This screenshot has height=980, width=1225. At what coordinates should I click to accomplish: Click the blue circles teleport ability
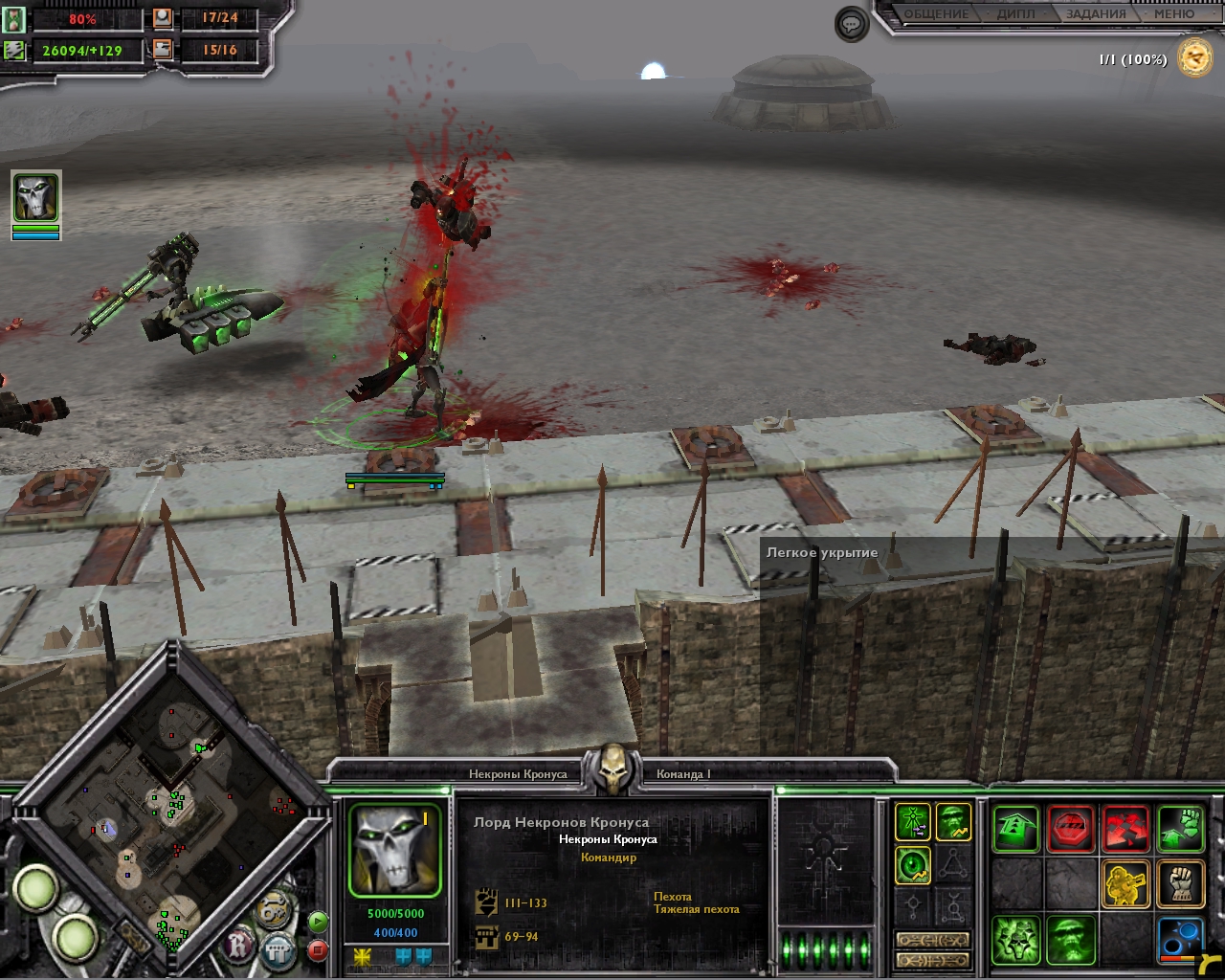point(1180,940)
